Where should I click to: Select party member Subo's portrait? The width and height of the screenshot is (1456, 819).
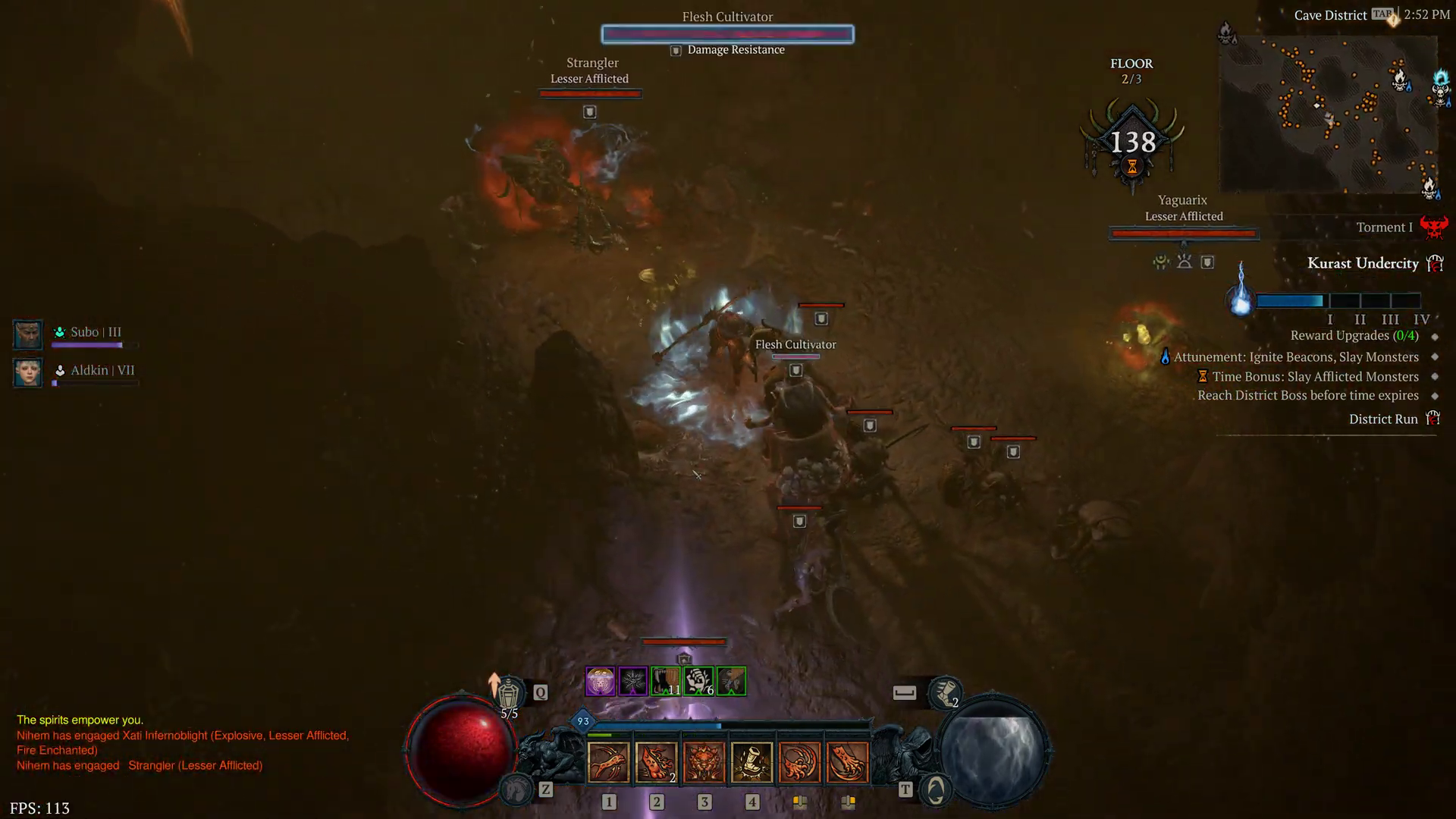28,334
